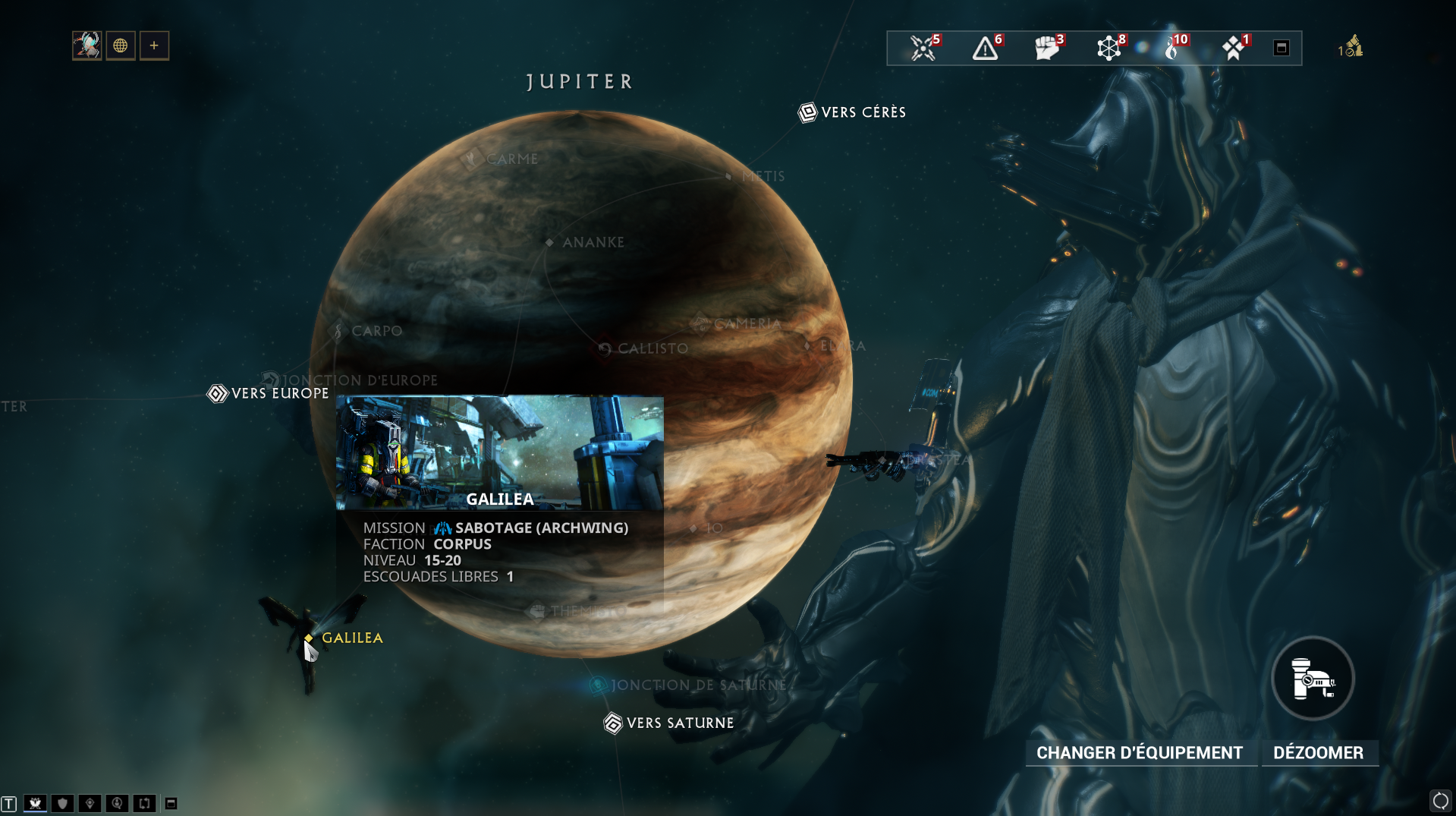This screenshot has height=816, width=1456.
Task: Collapse the top-right notifications panel
Action: [x=1281, y=47]
